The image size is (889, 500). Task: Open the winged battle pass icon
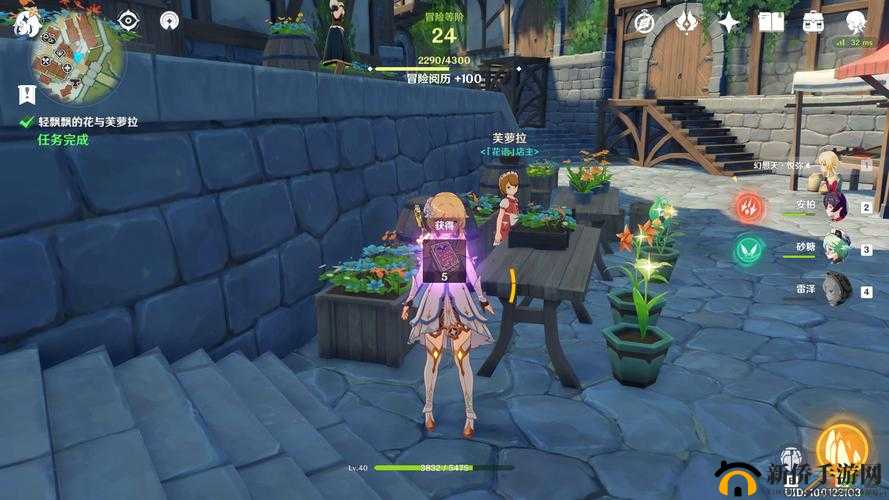click(687, 21)
